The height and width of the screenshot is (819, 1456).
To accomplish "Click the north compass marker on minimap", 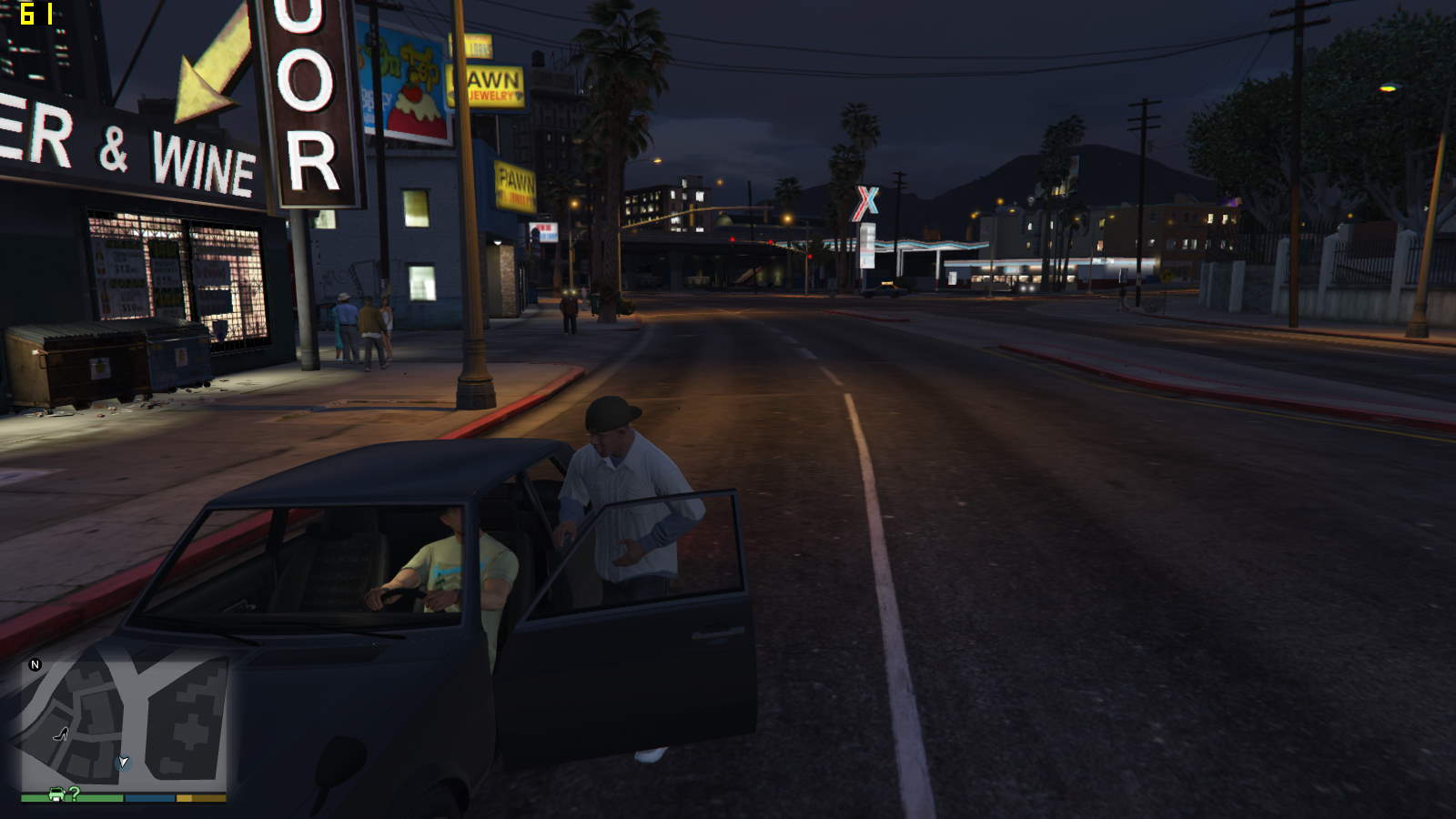I will point(35,664).
